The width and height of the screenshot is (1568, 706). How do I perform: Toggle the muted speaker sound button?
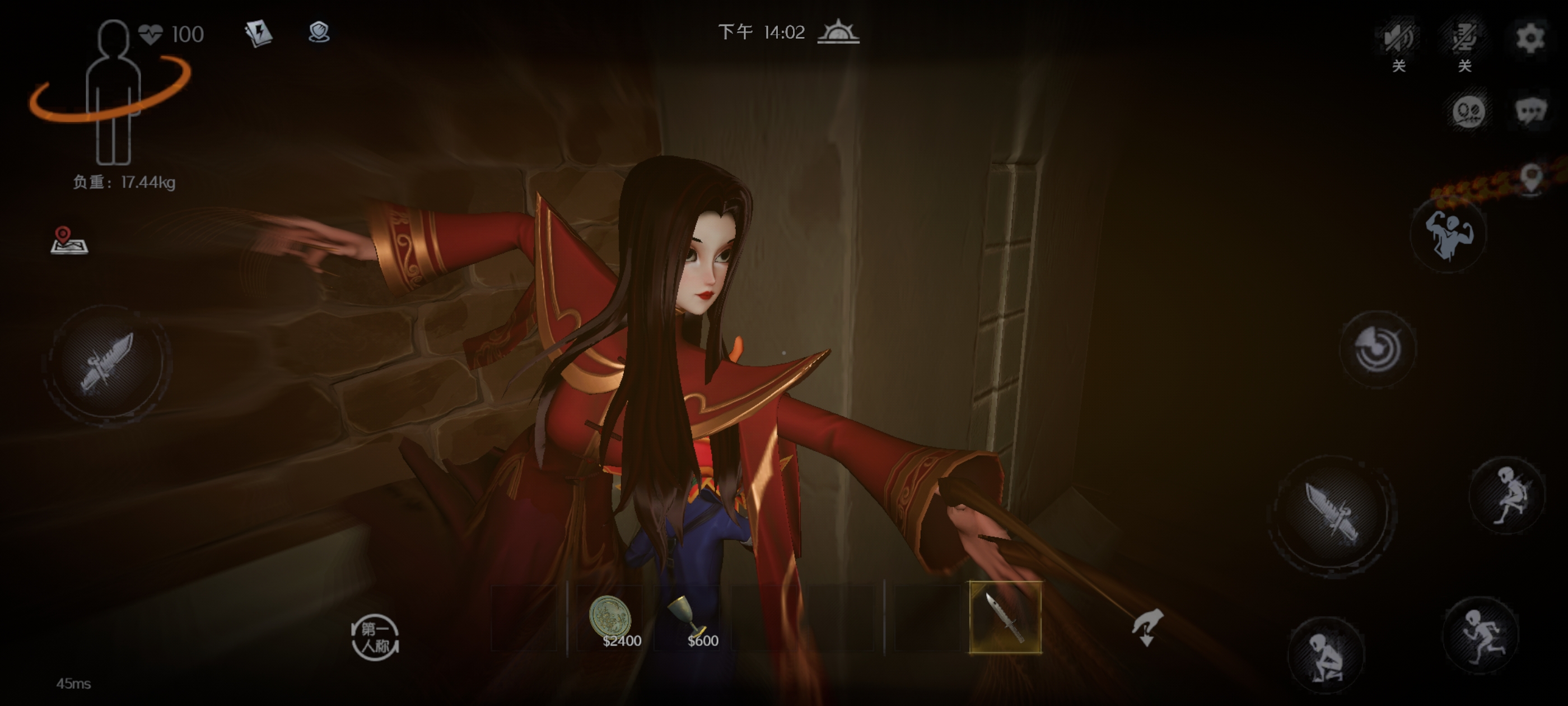(1398, 38)
